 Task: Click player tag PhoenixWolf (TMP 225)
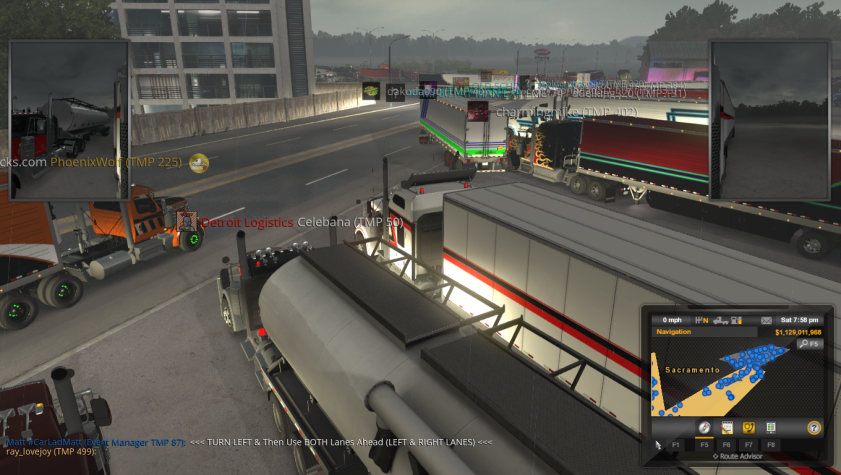(x=115, y=161)
